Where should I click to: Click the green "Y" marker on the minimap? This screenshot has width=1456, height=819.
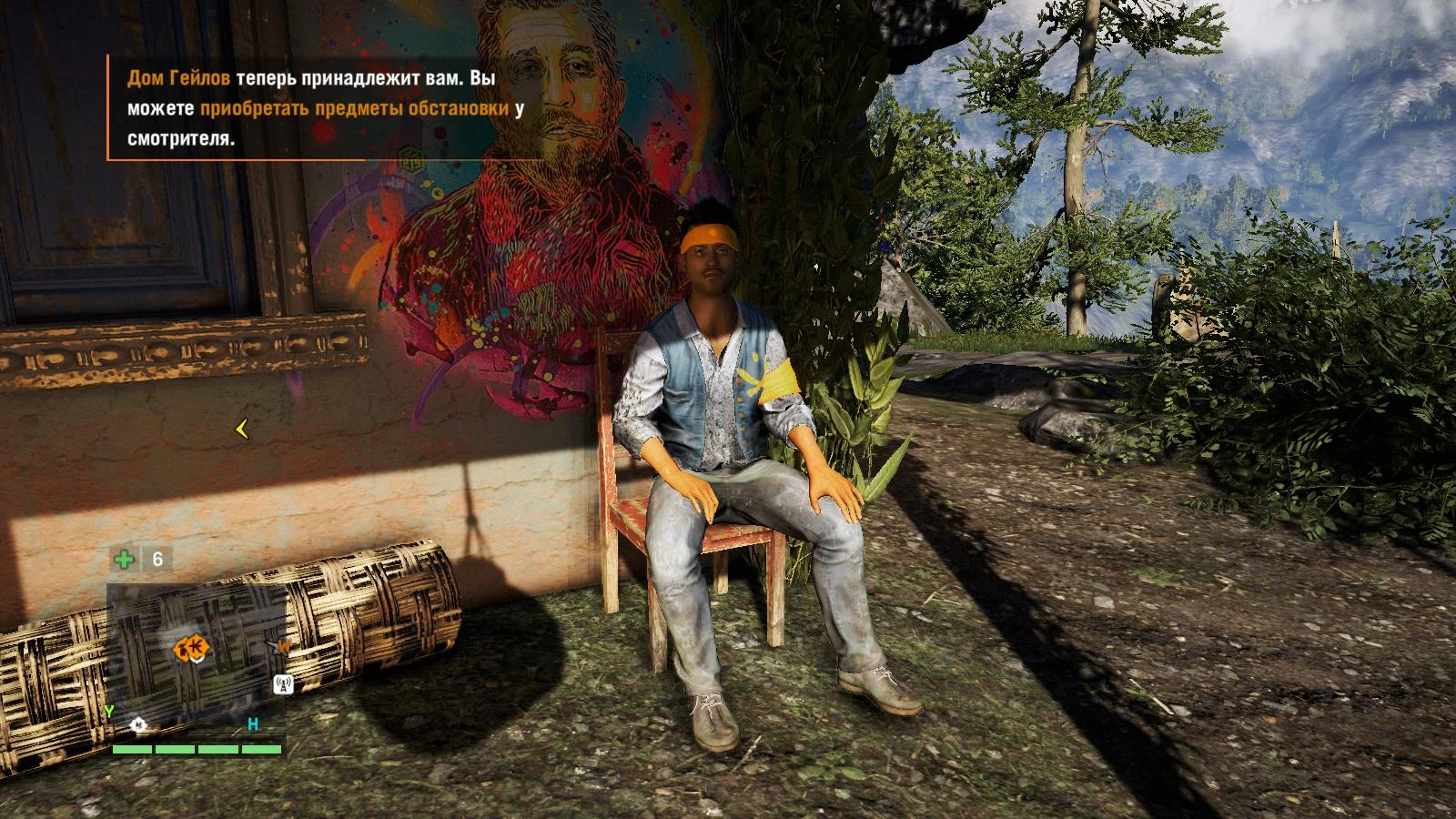click(x=108, y=711)
